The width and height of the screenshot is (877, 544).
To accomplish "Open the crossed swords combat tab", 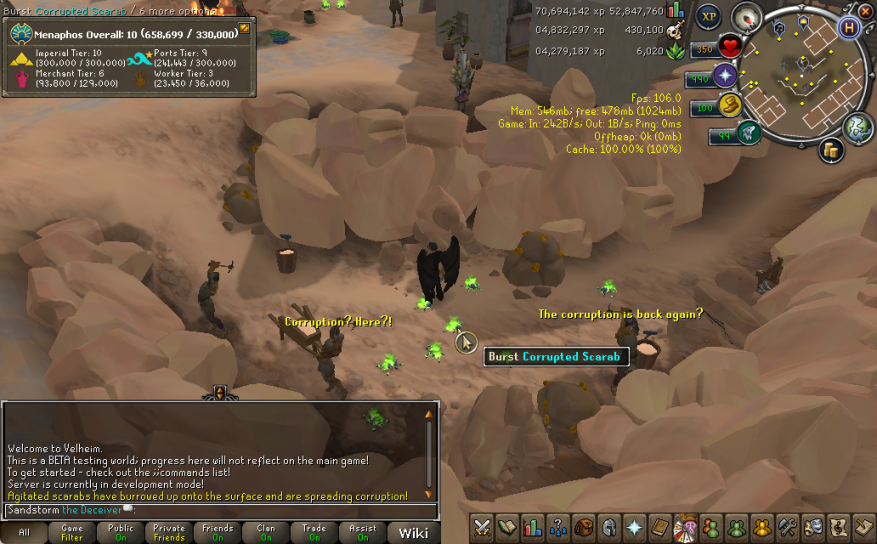I will click(483, 527).
